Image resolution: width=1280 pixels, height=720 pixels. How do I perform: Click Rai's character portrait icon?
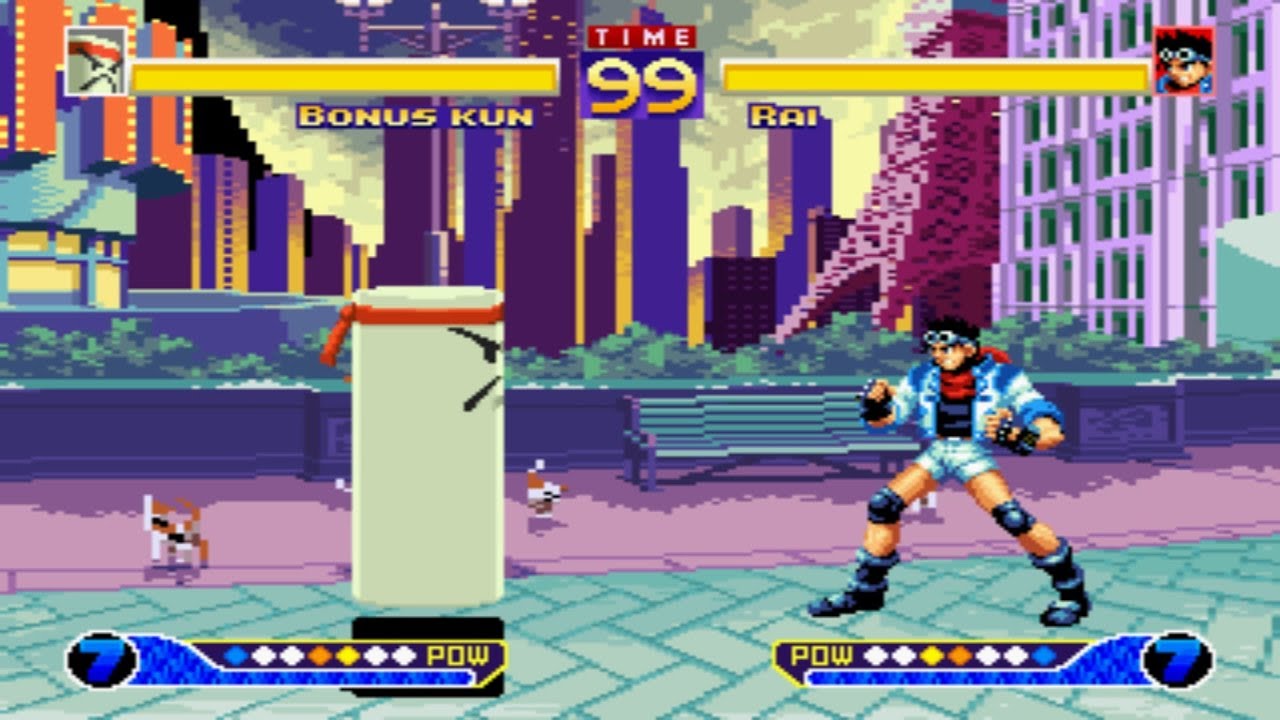tap(1182, 62)
